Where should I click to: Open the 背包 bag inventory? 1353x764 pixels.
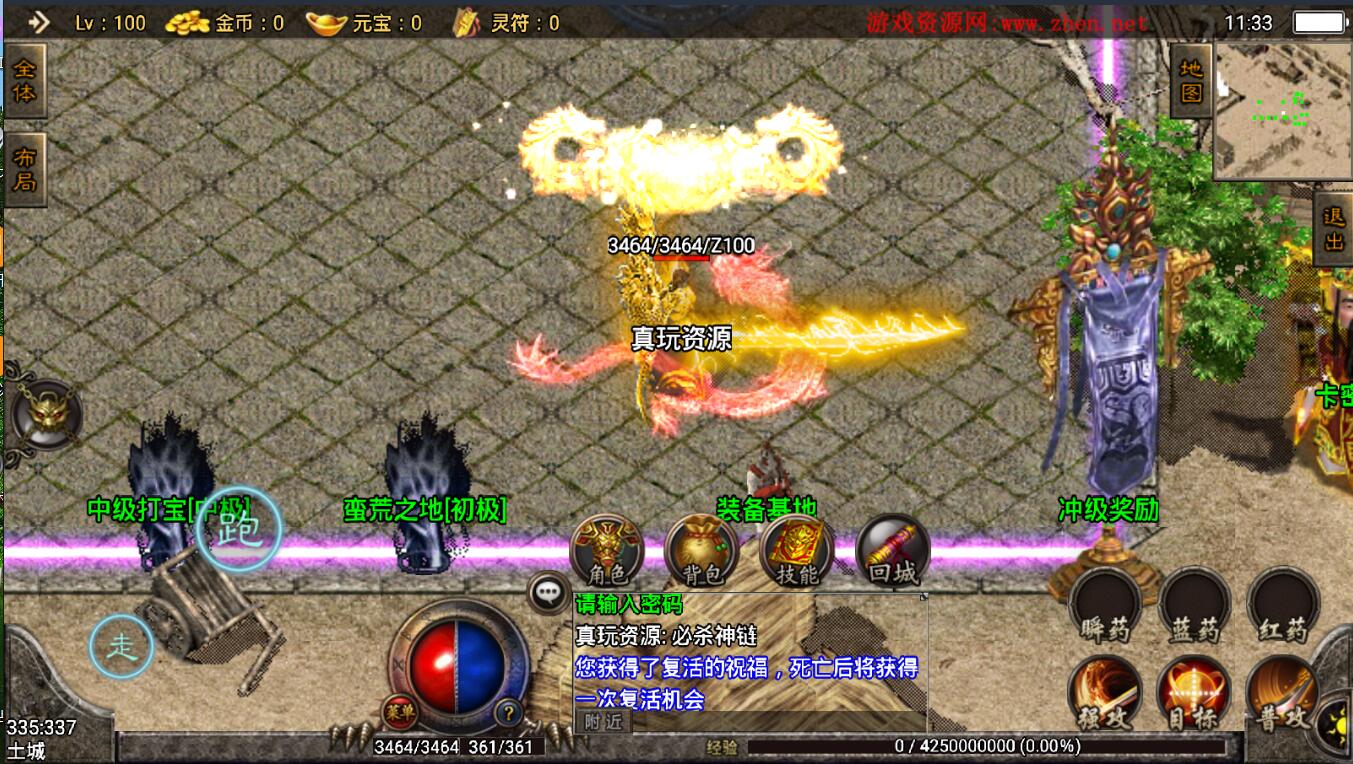coord(701,550)
